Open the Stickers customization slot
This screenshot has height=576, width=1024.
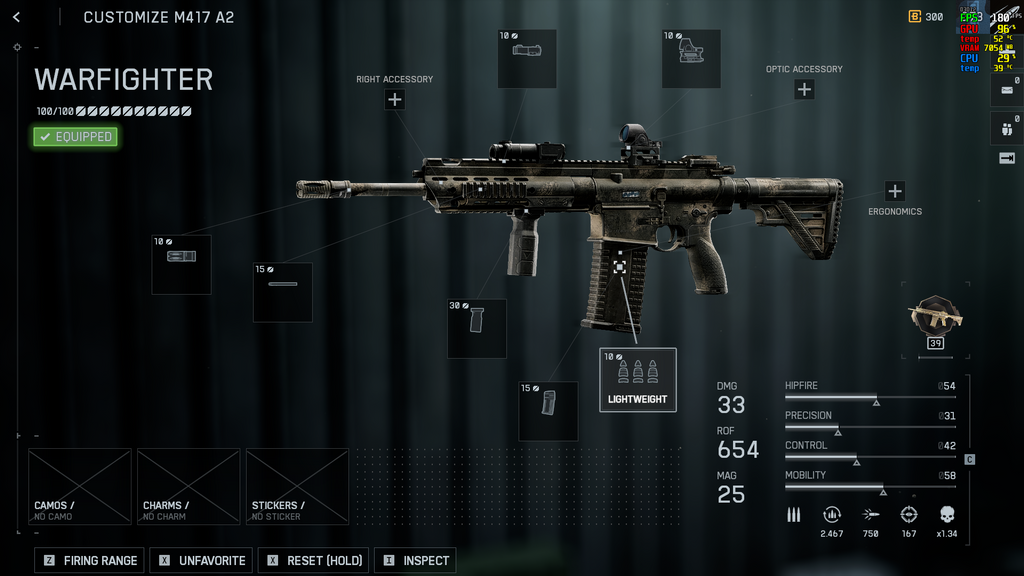297,486
